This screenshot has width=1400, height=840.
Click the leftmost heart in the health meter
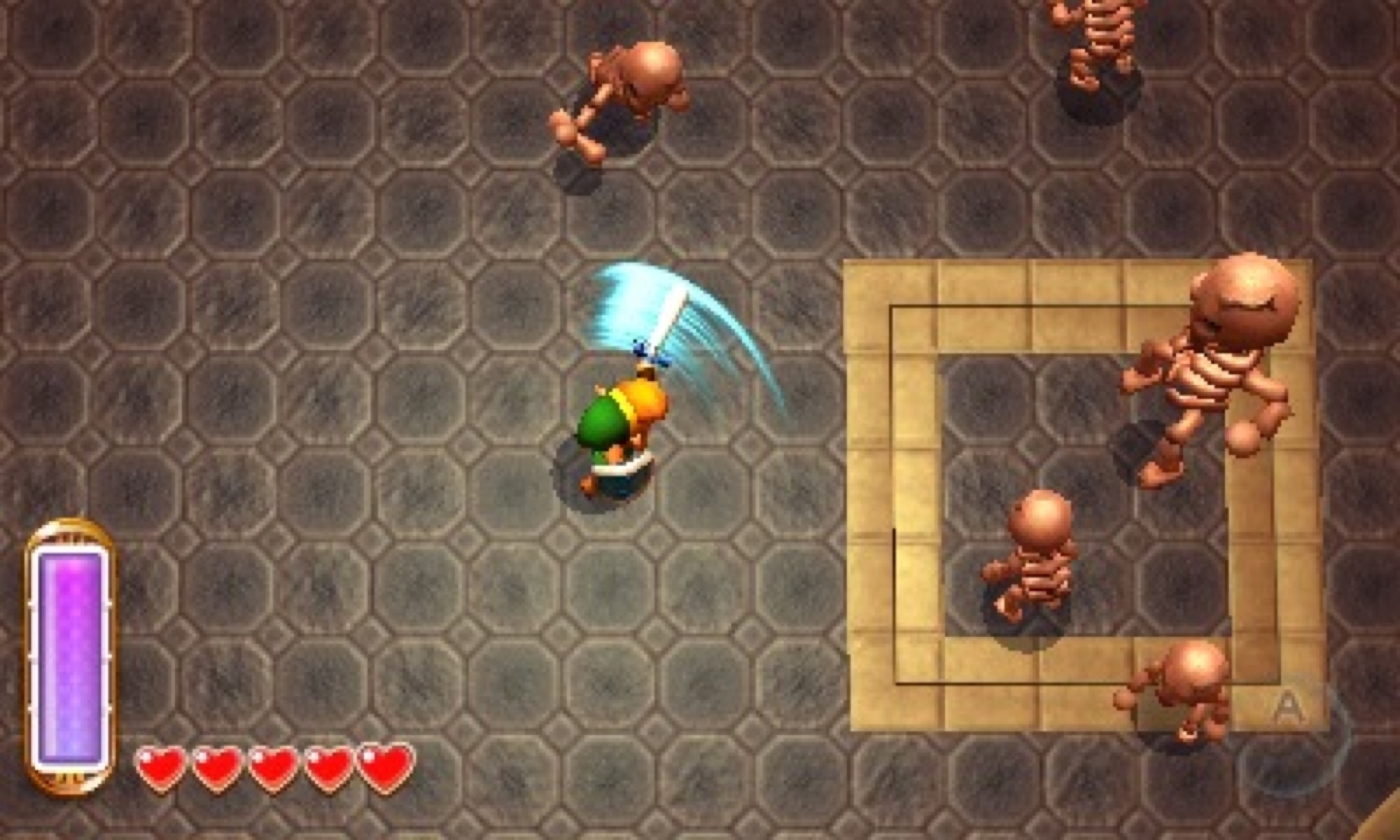point(162,769)
